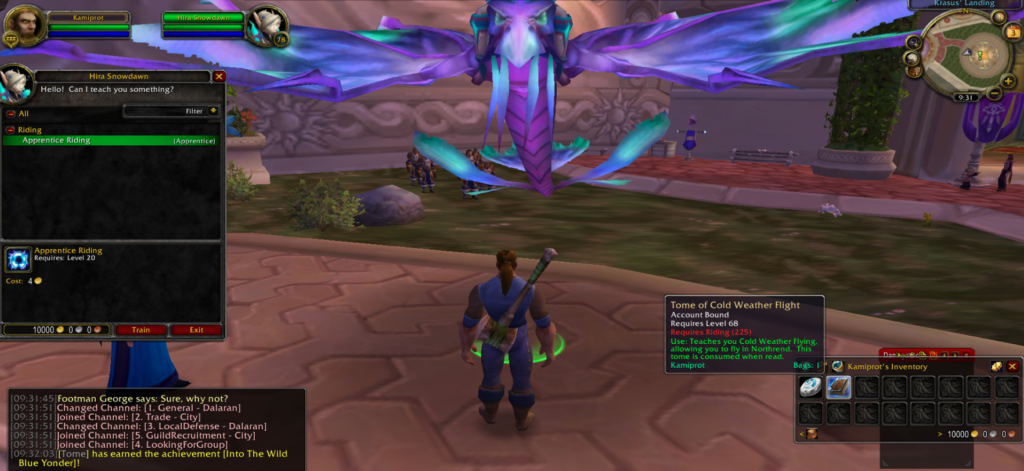Collapse the Riding category

(11, 130)
